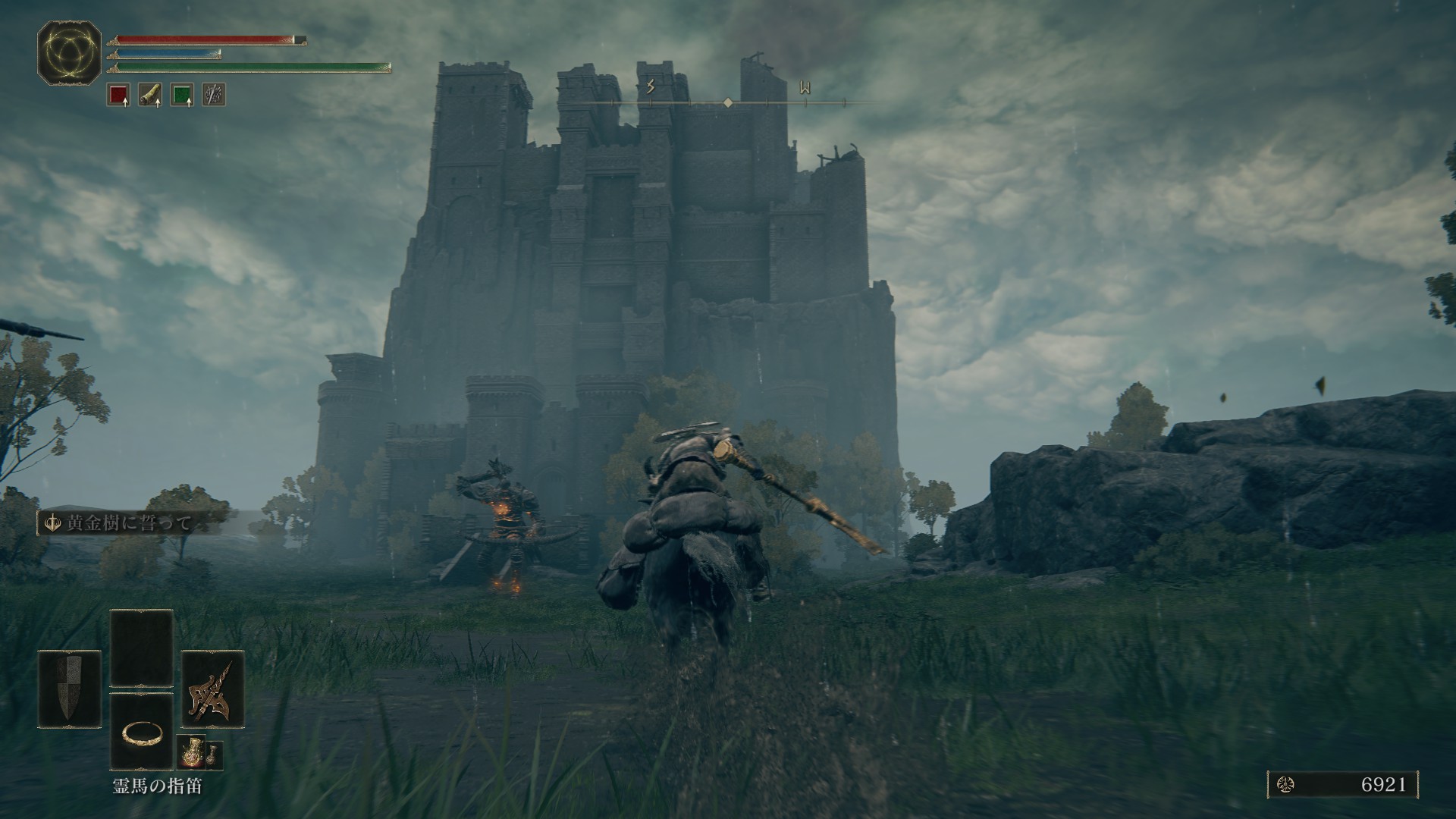
Task: Click the 黄金樹に誓って skill label
Action: pos(129,523)
